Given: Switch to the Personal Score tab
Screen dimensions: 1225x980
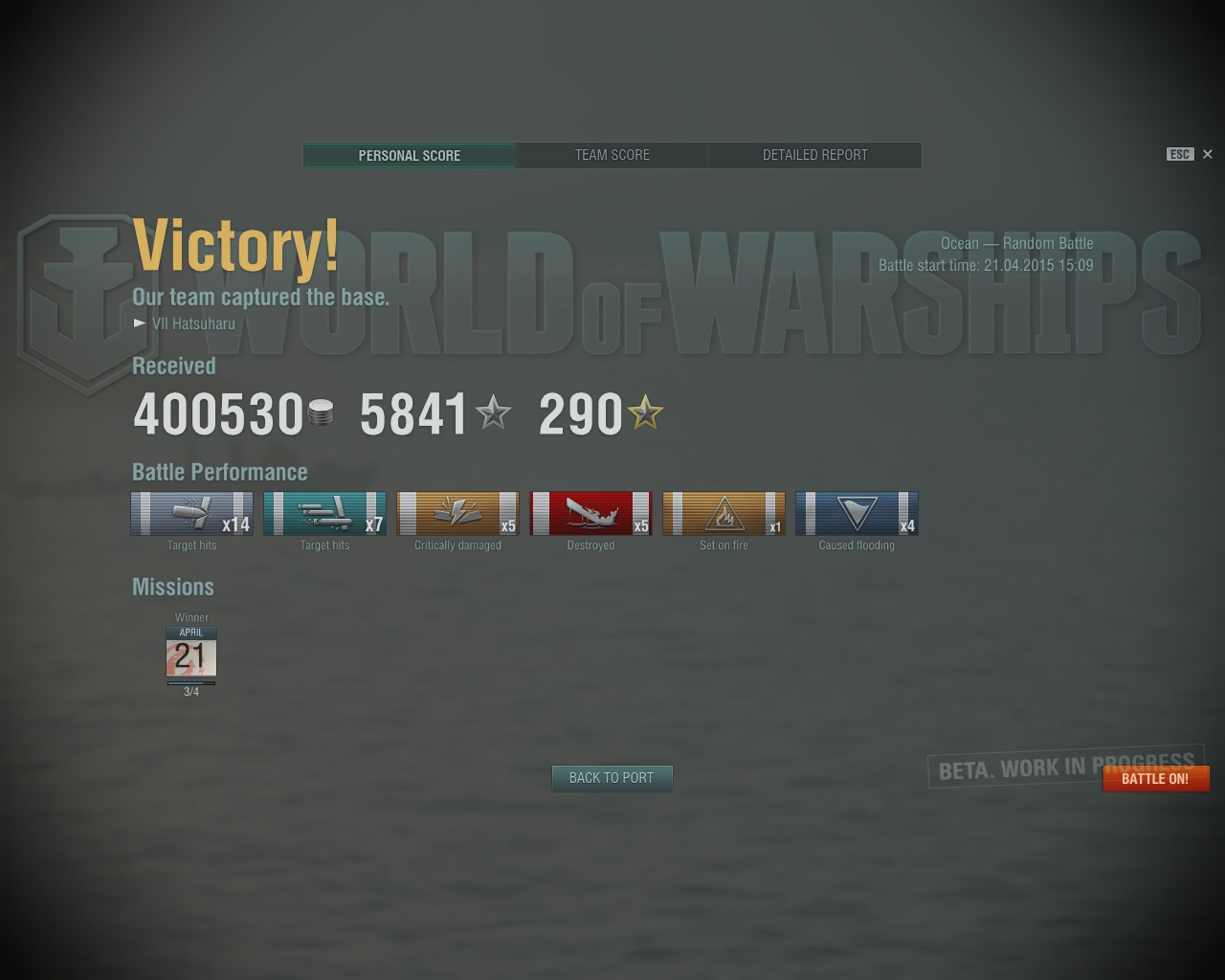Looking at the screenshot, I should pos(410,155).
